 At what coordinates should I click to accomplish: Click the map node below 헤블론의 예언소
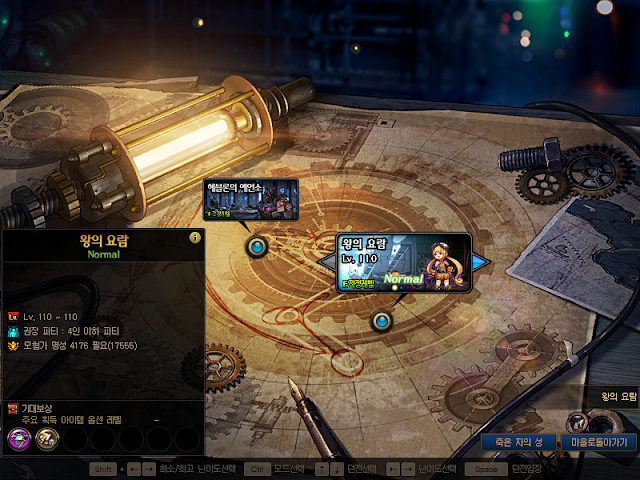click(x=257, y=245)
